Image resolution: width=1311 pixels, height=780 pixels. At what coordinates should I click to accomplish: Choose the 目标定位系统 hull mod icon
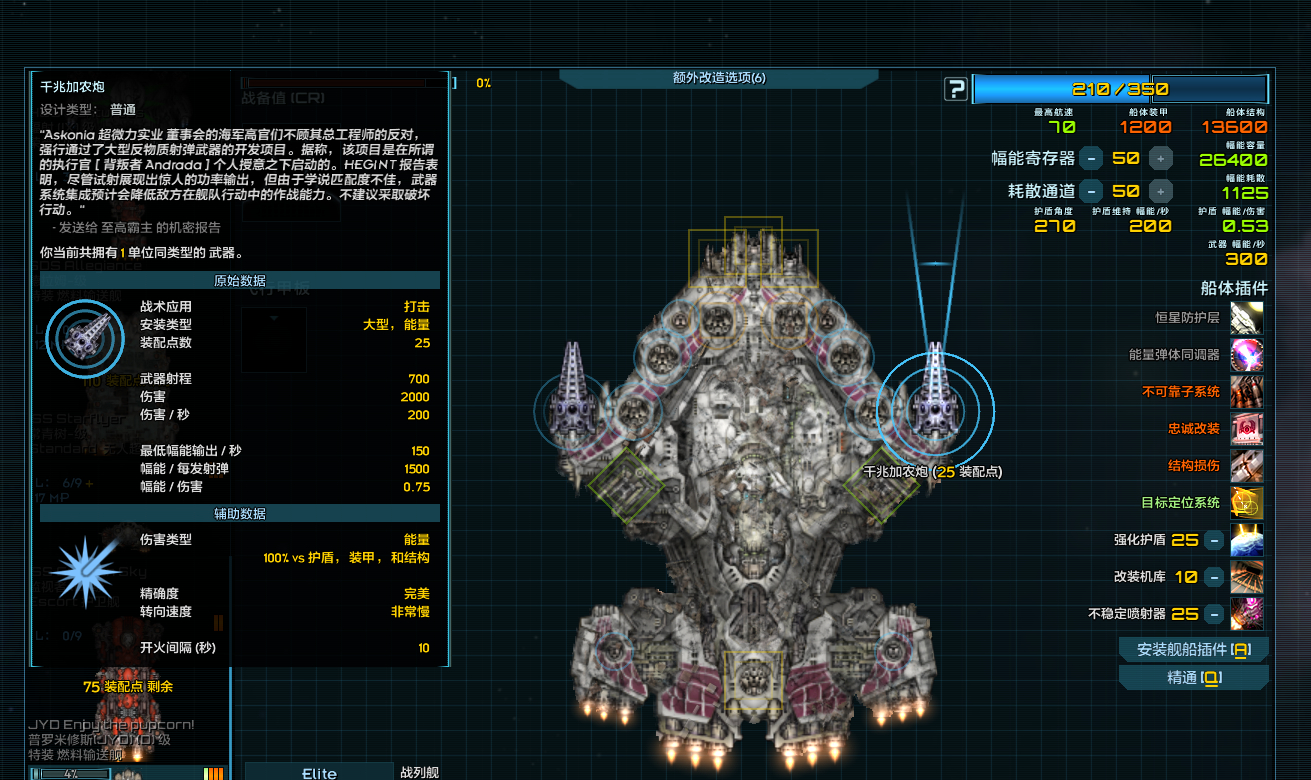click(1246, 502)
